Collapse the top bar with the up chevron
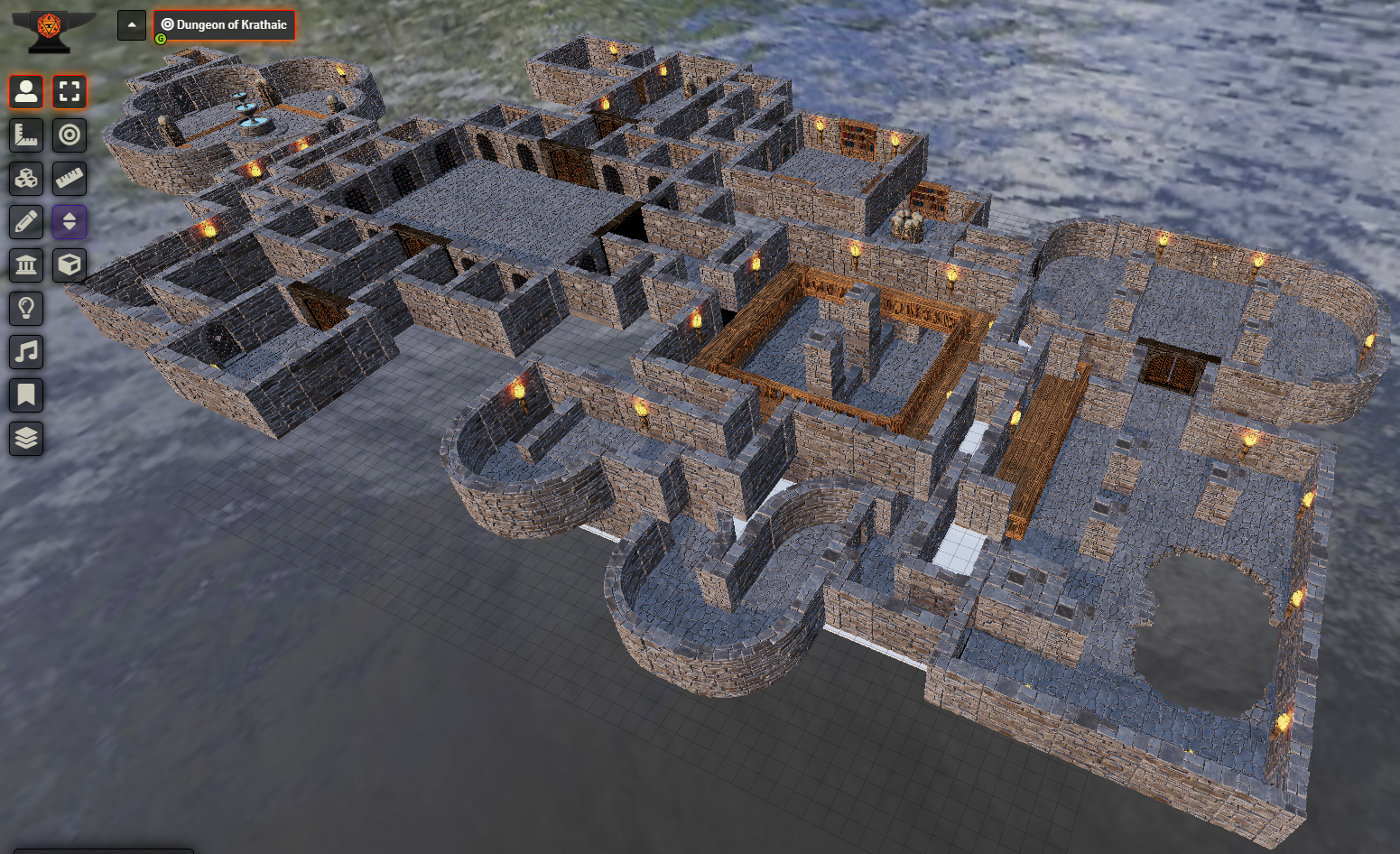 tap(132, 25)
